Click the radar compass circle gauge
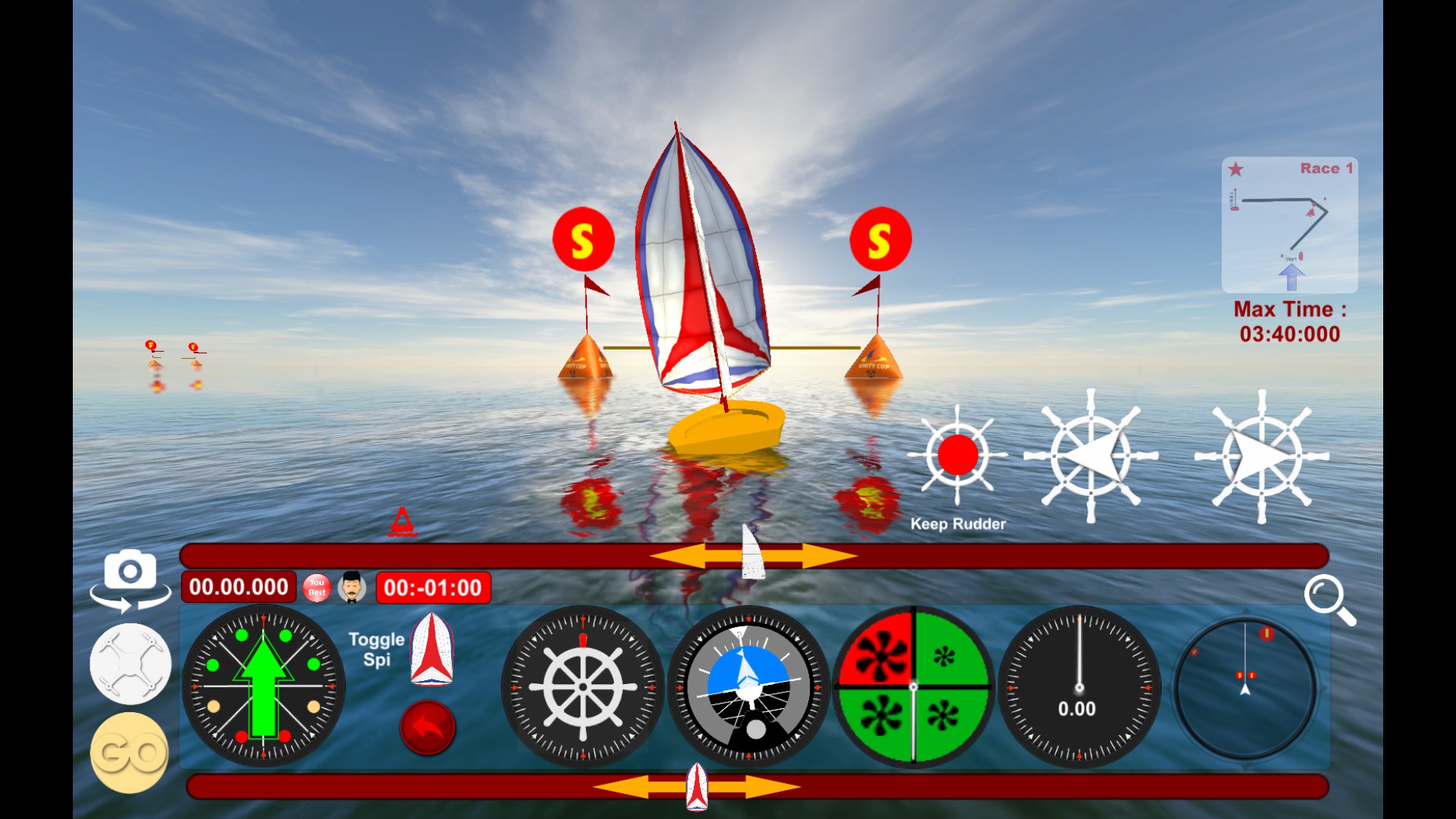This screenshot has height=819, width=1456. click(1244, 686)
